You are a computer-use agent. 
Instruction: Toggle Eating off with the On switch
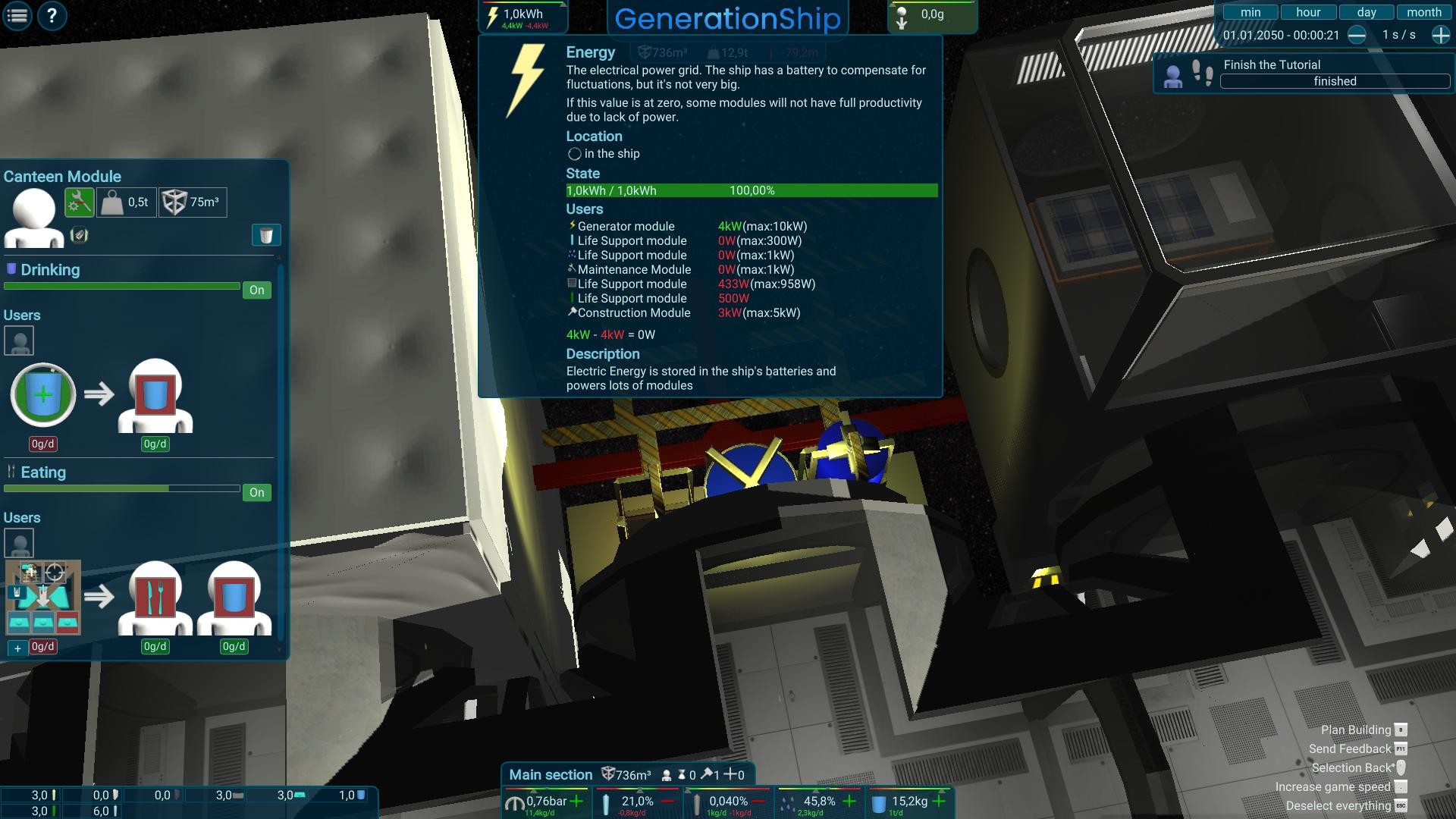pyautogui.click(x=256, y=492)
